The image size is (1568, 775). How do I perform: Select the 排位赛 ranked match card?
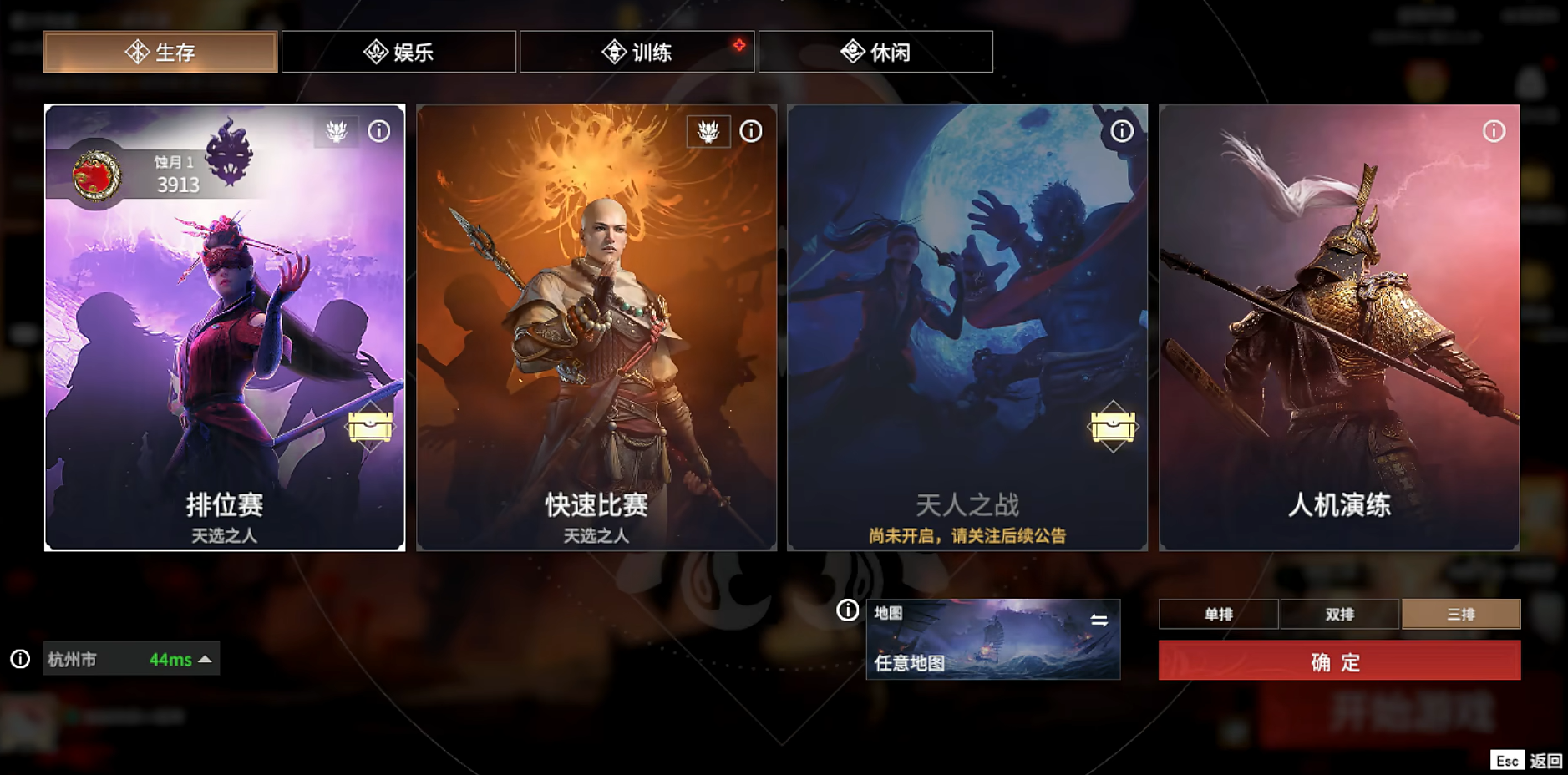tap(224, 327)
